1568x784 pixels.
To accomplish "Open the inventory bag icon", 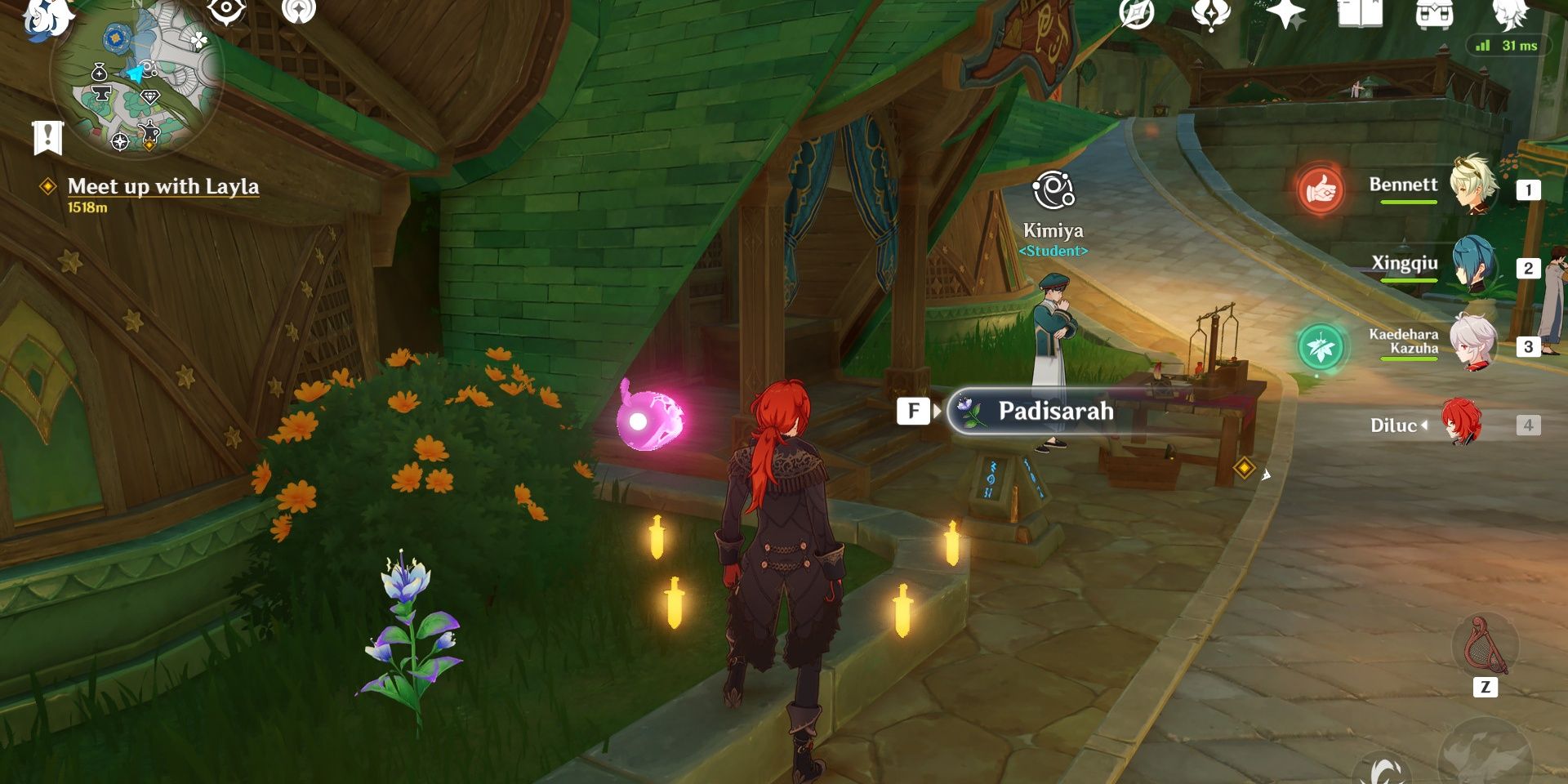I will tap(1435, 13).
